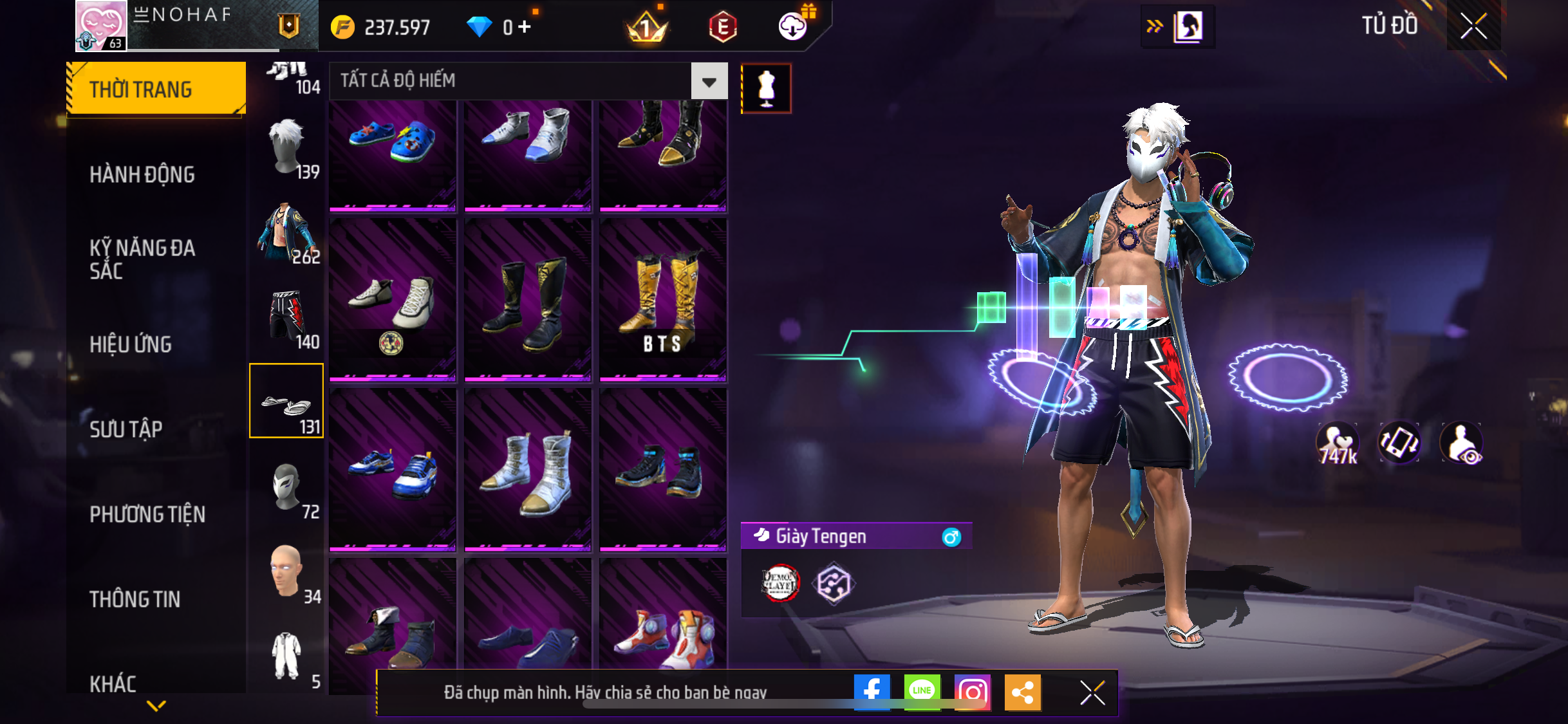Go to the Sưu Tập collection
This screenshot has height=724, width=1568.
pyautogui.click(x=126, y=429)
